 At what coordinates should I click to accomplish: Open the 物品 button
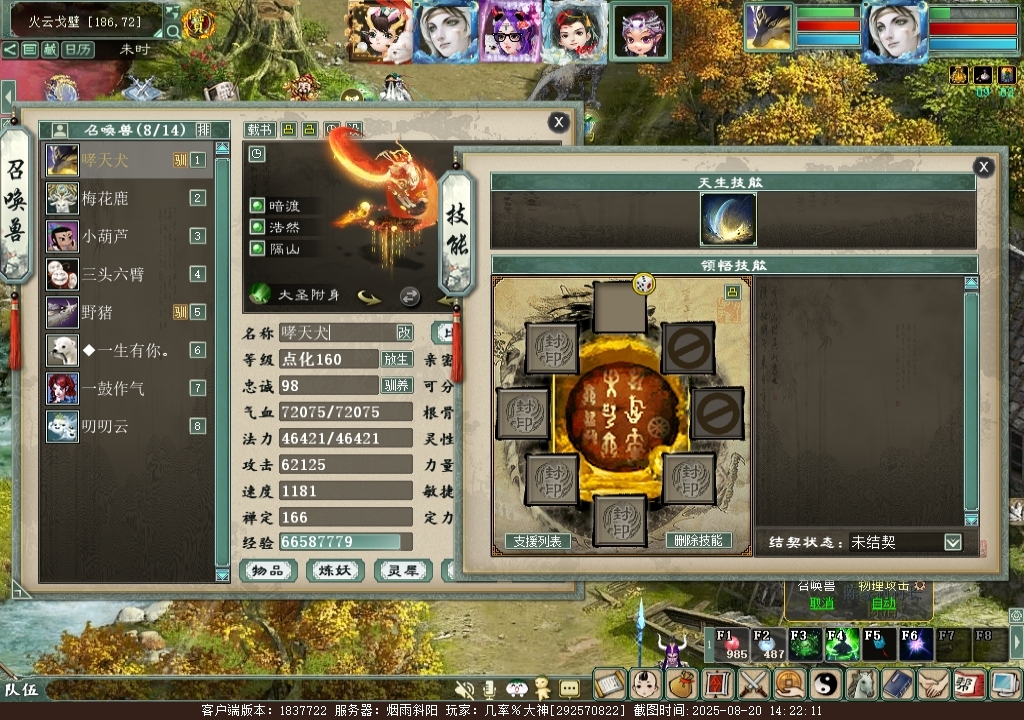point(268,571)
